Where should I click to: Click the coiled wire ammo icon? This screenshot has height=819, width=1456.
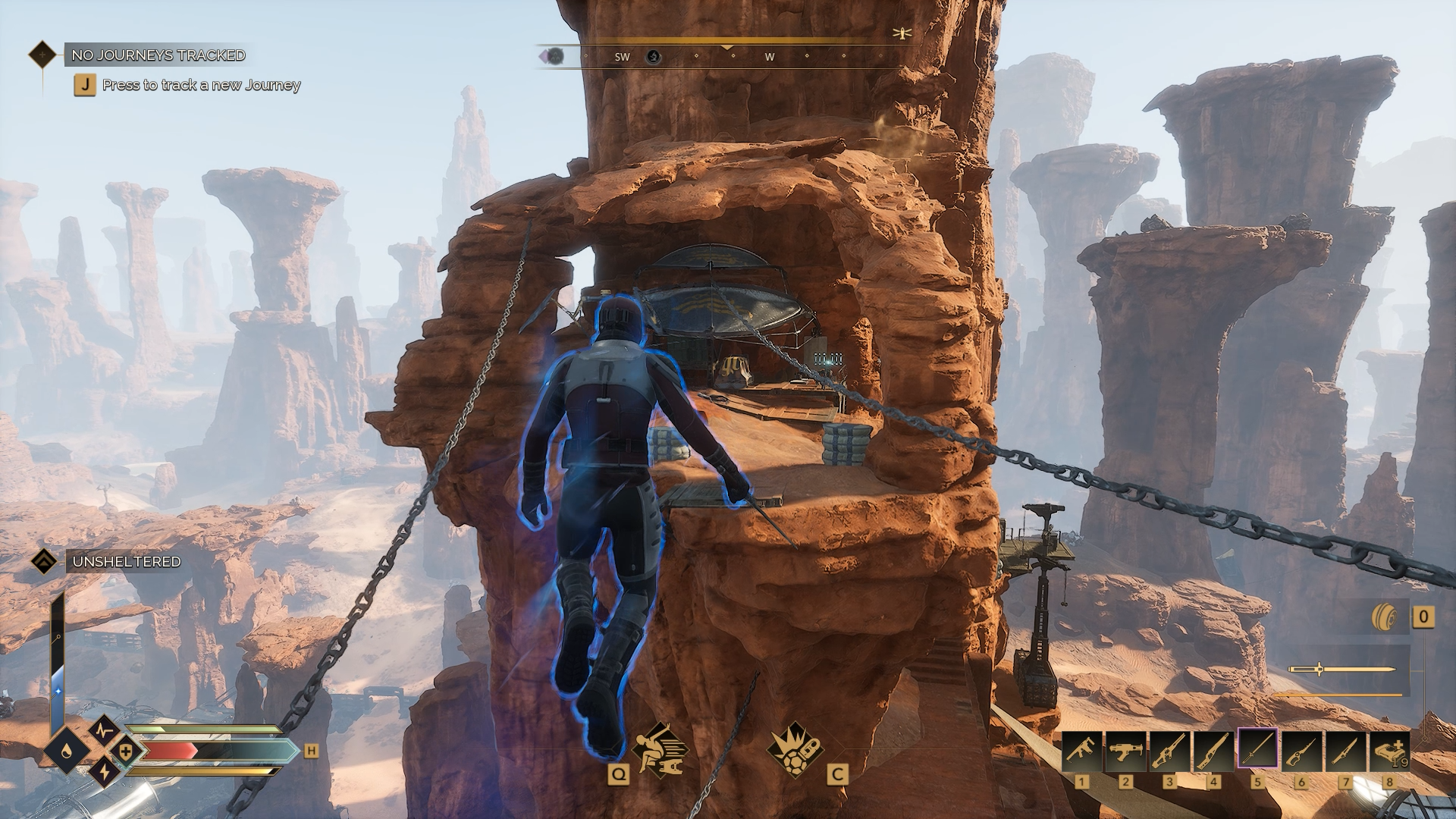point(1383,617)
